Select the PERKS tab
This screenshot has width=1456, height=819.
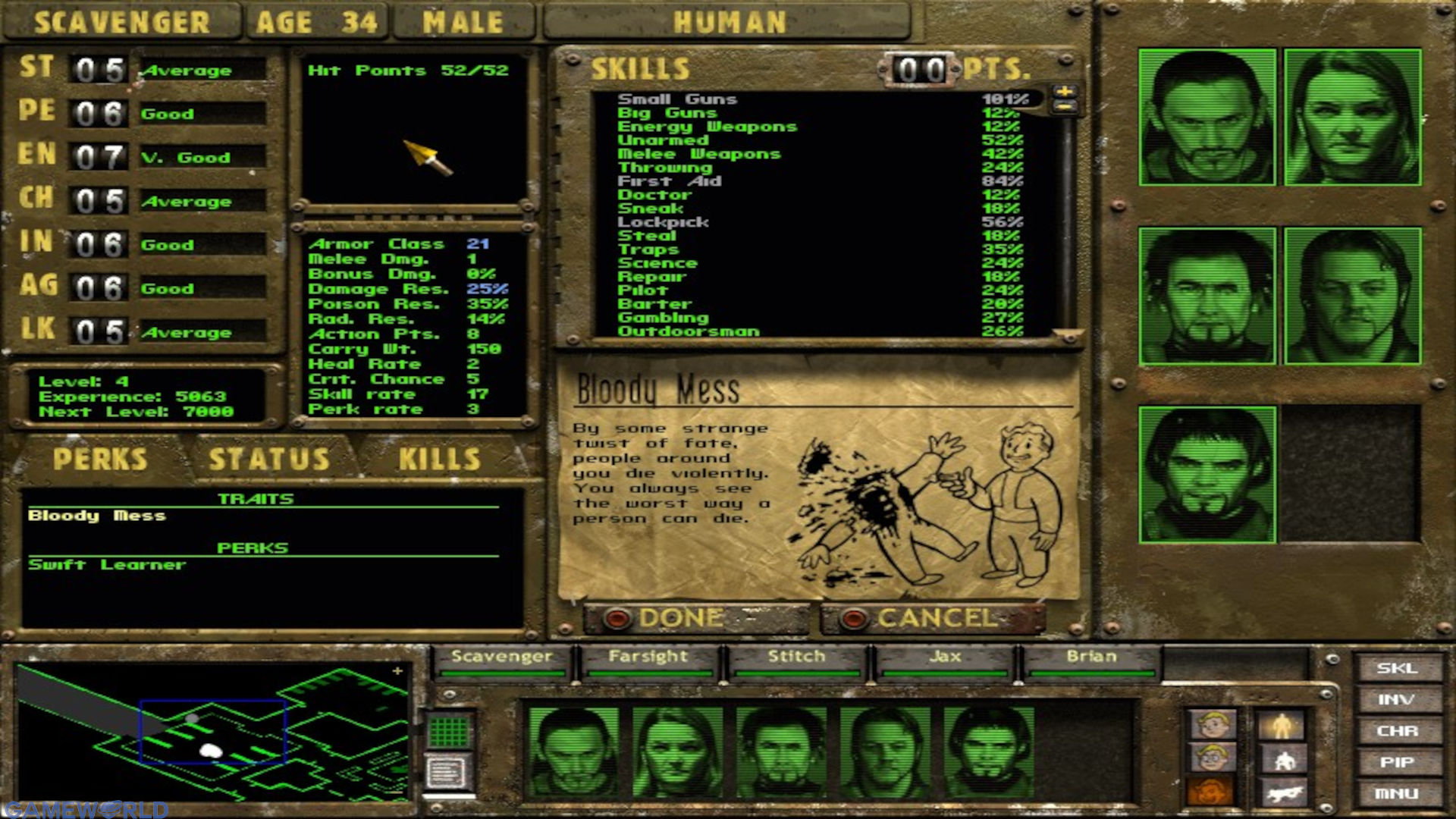click(x=99, y=458)
